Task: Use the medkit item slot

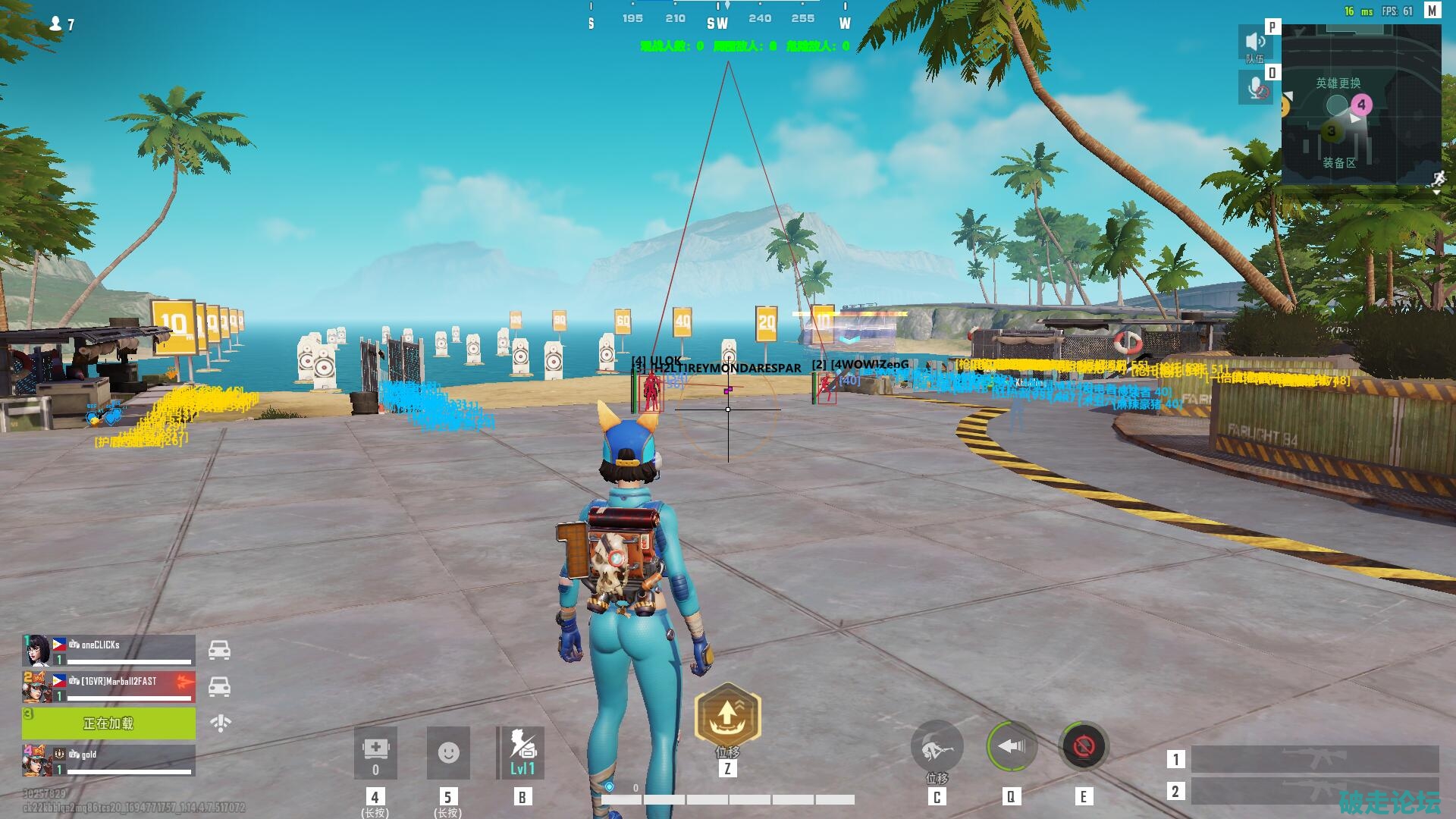Action: tap(375, 752)
